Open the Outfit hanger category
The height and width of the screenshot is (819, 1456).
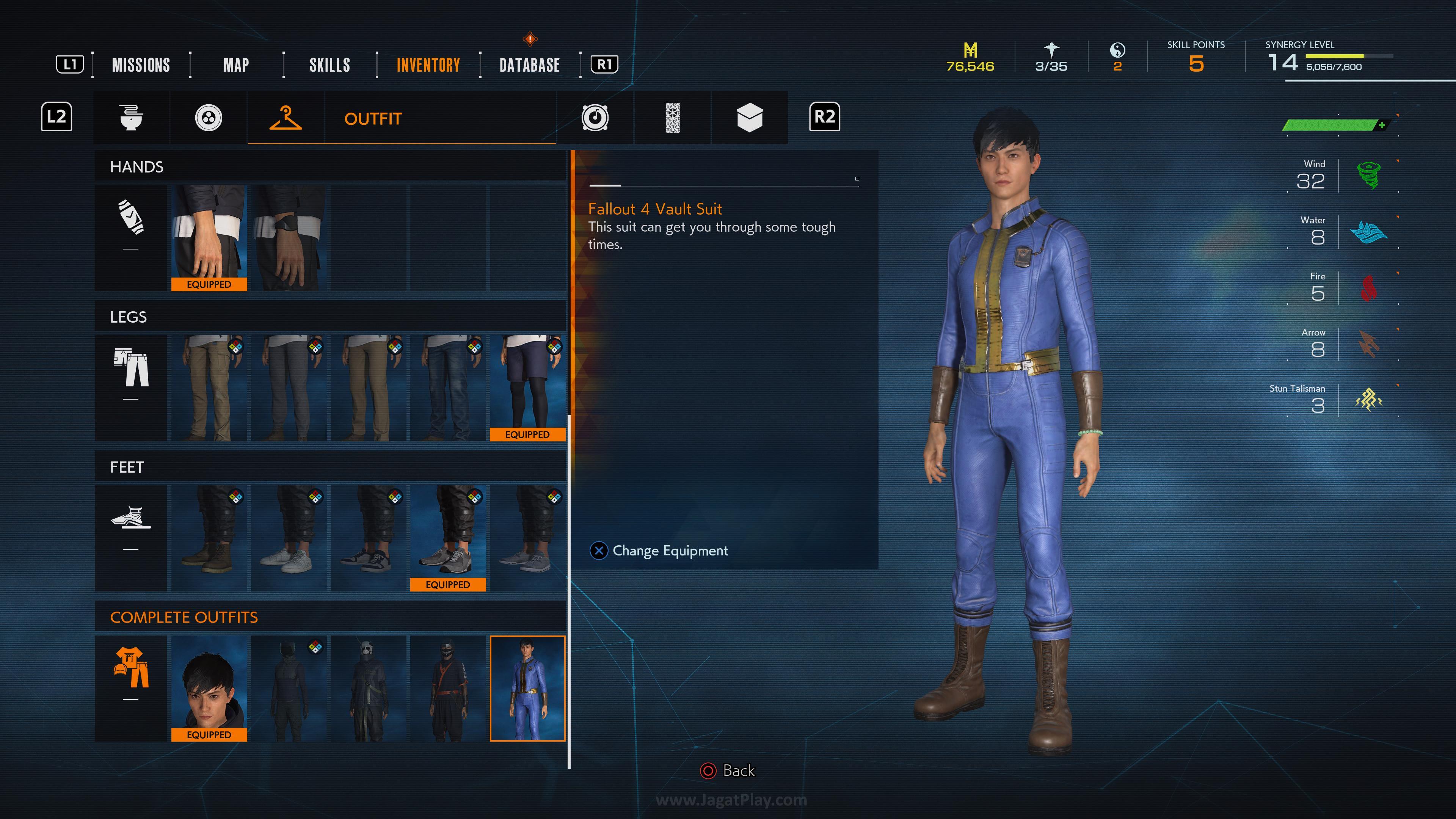point(286,118)
